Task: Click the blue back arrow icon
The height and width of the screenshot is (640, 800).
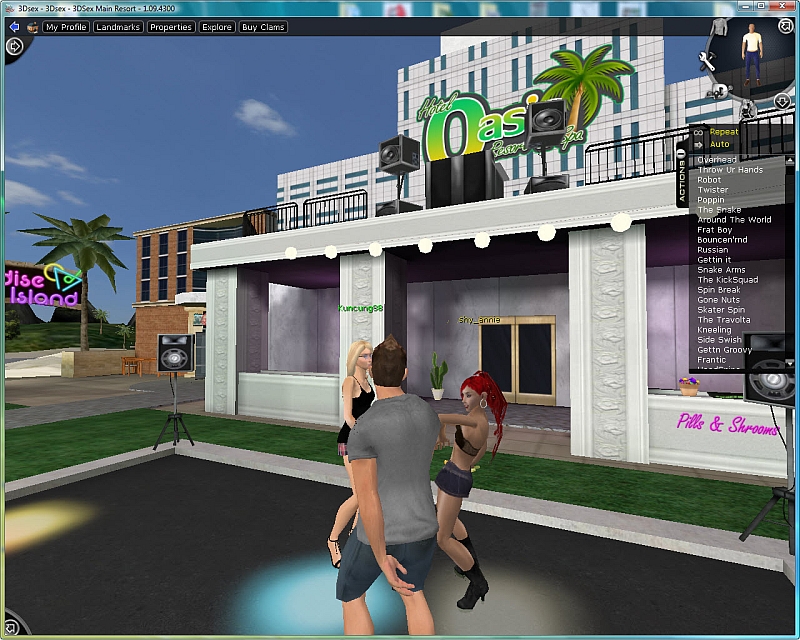Action: 29,27
